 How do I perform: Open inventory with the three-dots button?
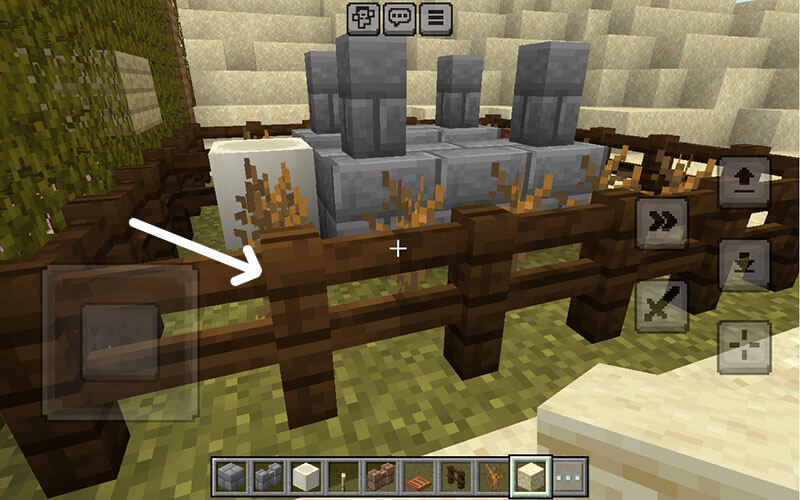pyautogui.click(x=569, y=475)
